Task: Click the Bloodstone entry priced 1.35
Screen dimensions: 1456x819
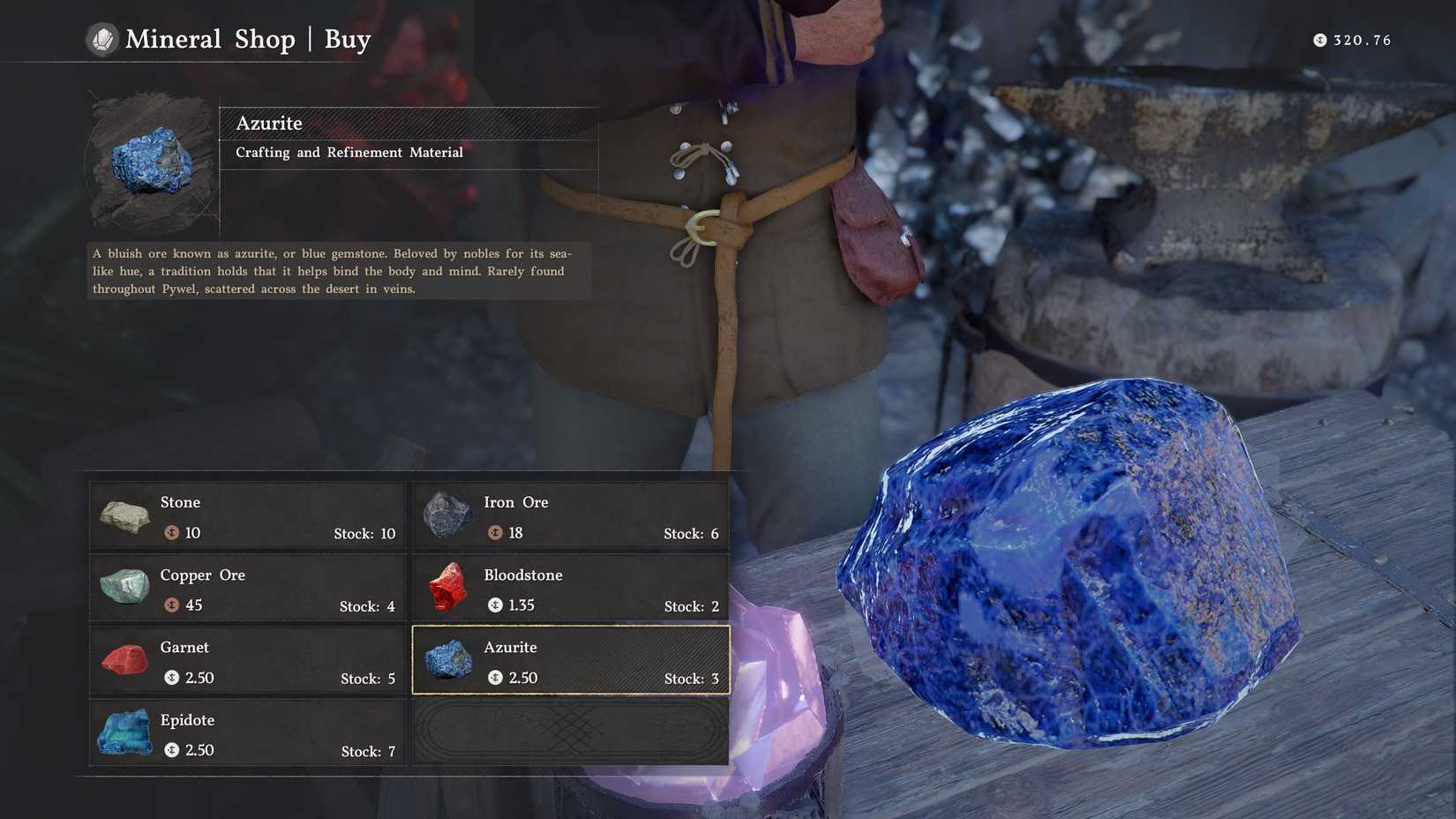Action: pos(569,589)
